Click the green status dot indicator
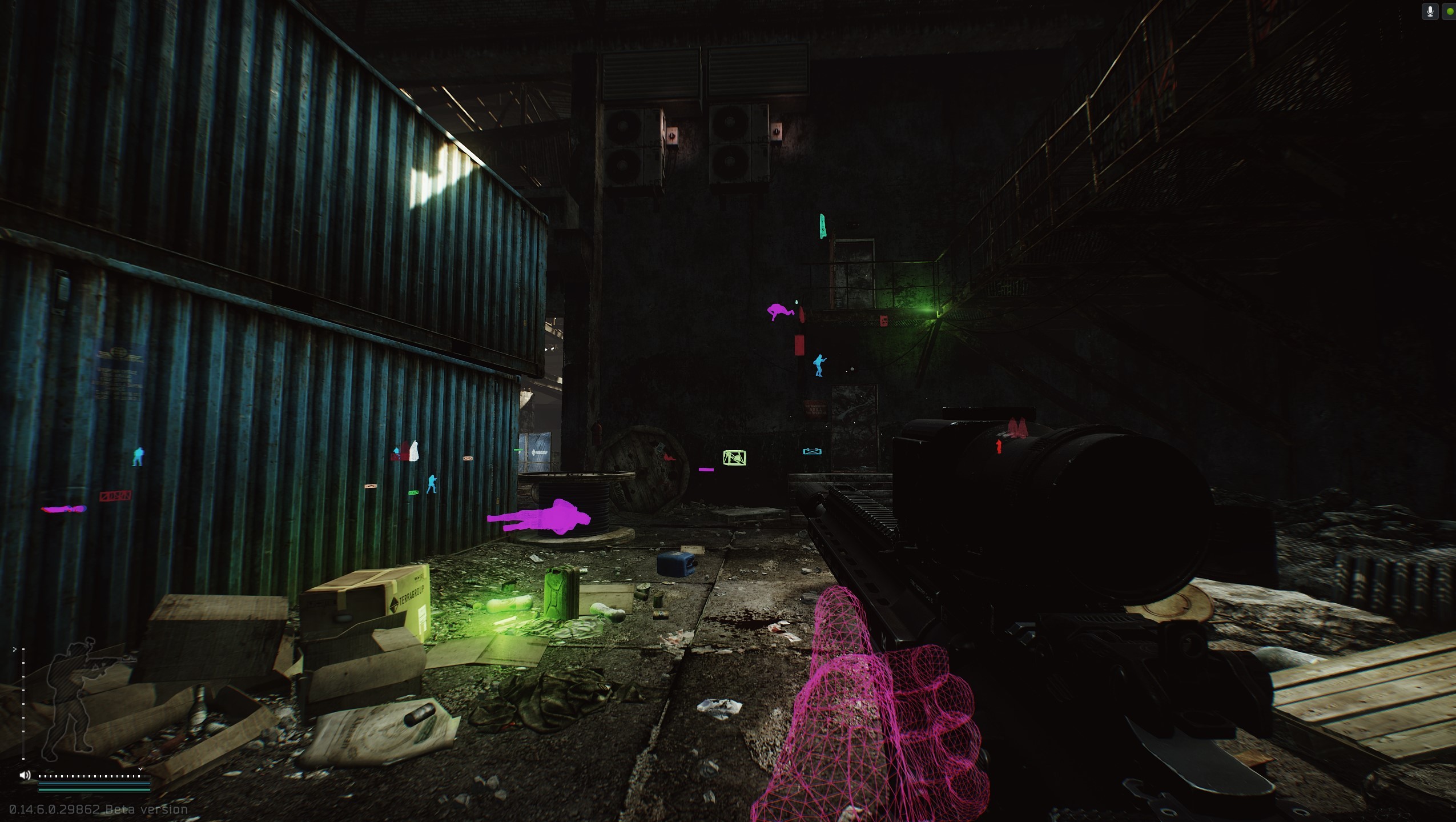The height and width of the screenshot is (822, 1456). point(1449,11)
